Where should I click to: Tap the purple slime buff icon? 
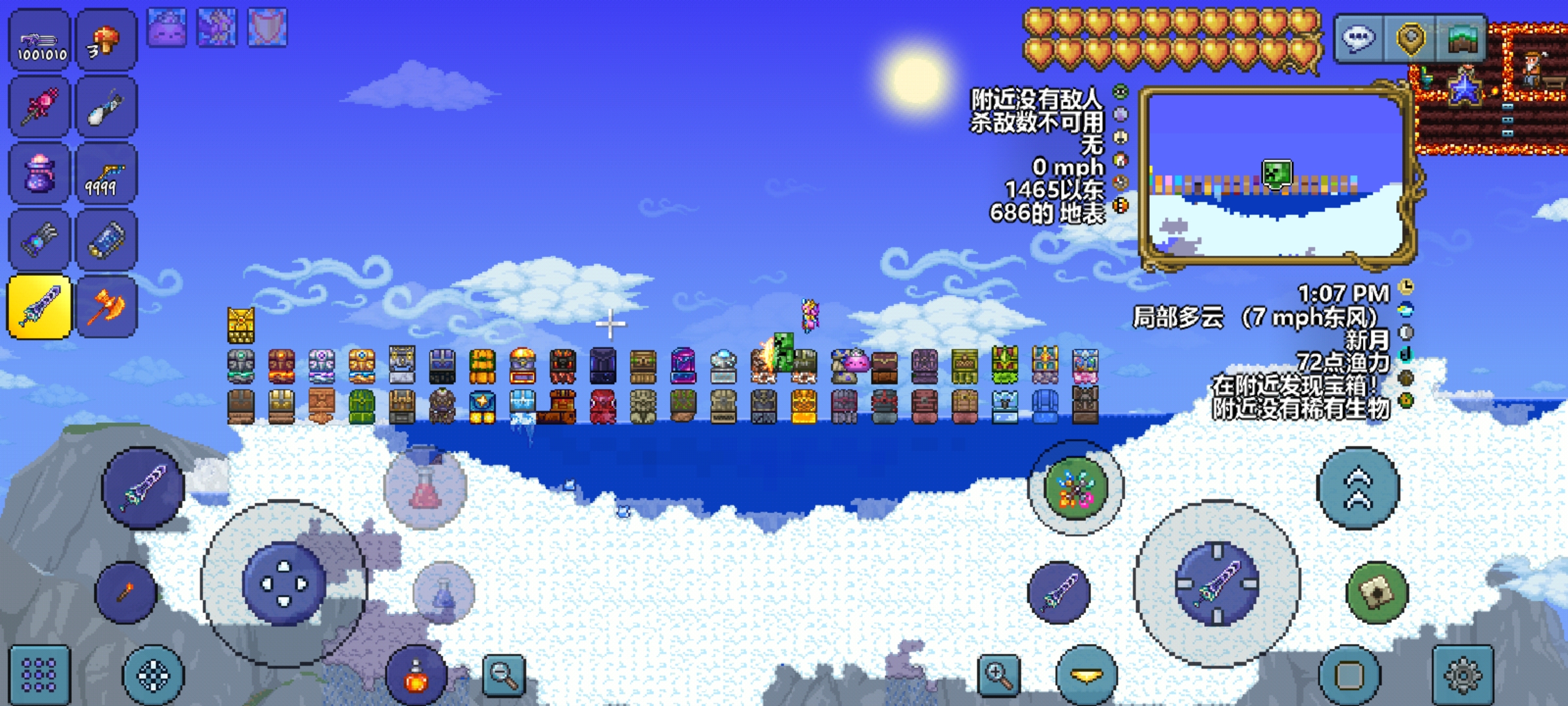167,27
